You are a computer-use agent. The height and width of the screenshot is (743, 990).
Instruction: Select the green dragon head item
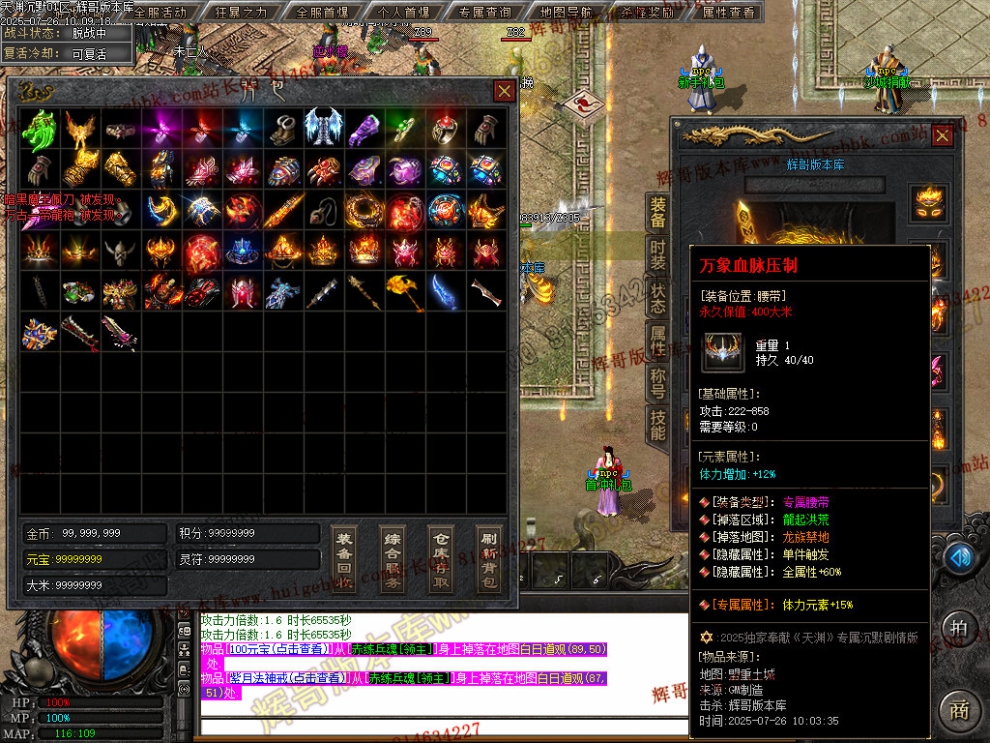pyautogui.click(x=39, y=128)
